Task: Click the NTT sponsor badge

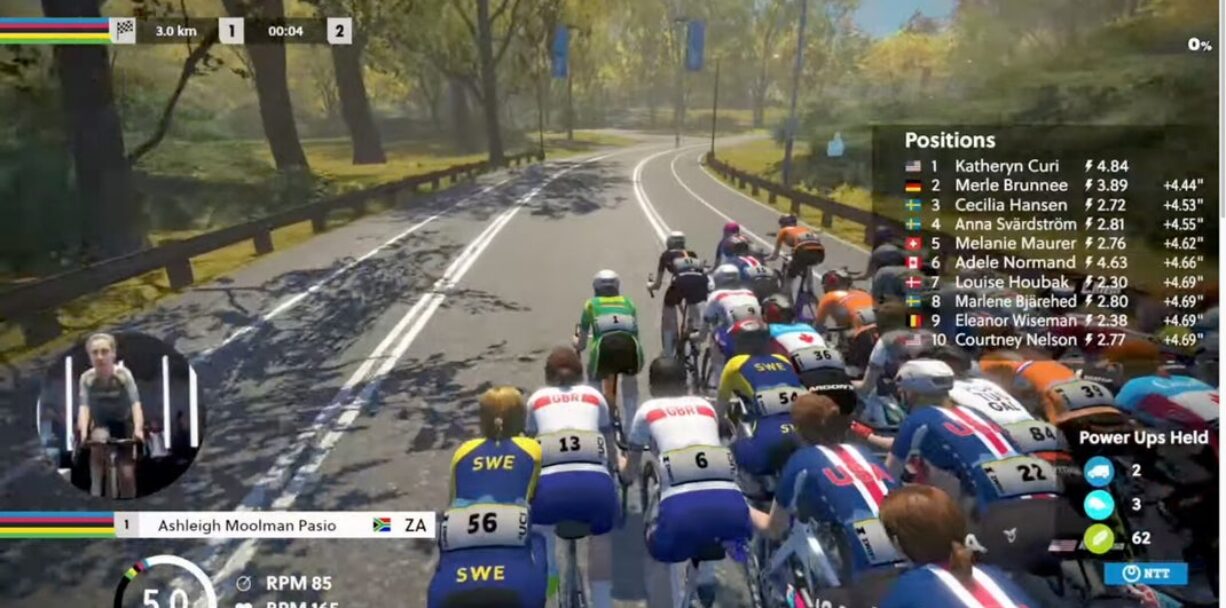Action: [1145, 574]
